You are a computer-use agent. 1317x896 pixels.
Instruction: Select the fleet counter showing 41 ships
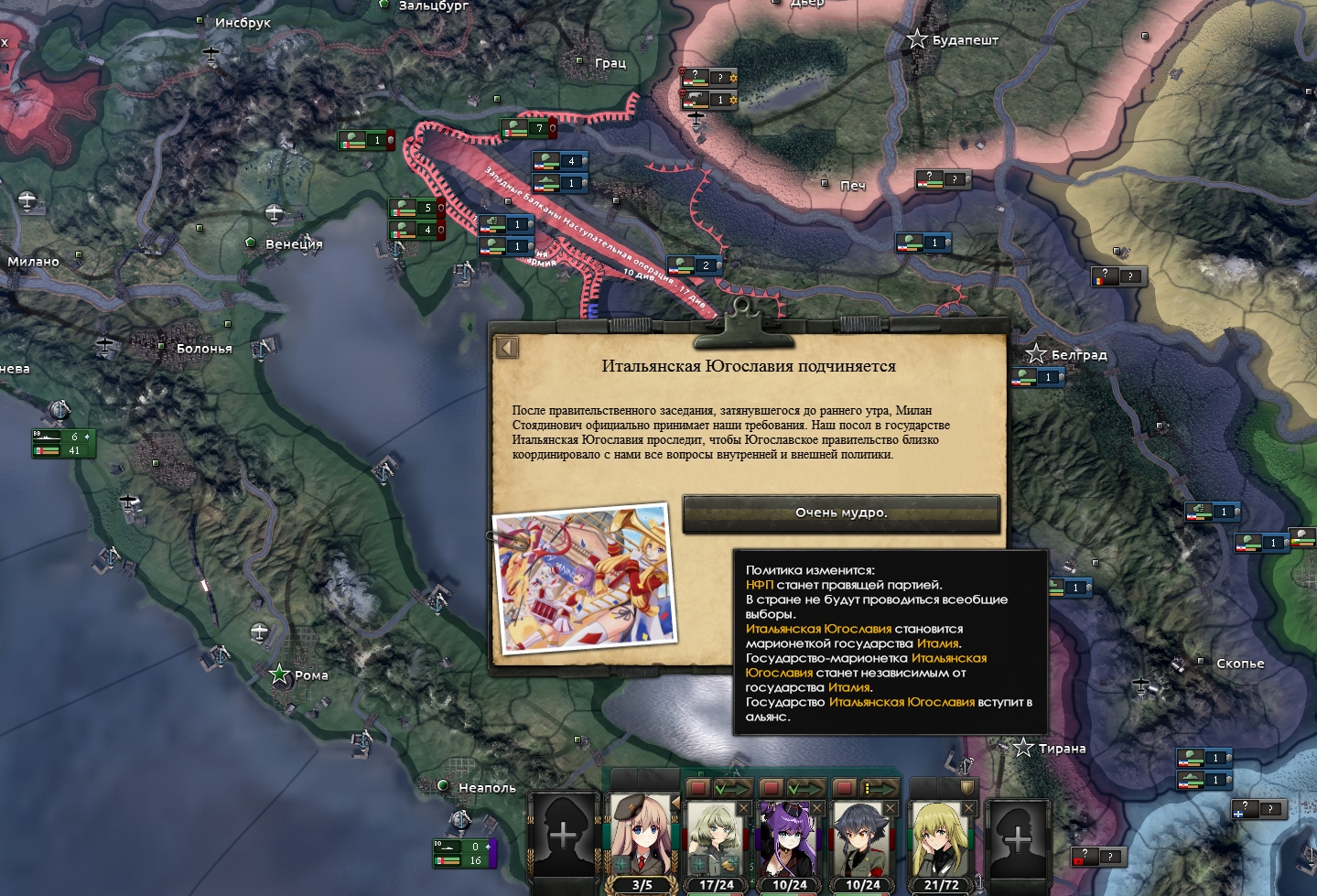(64, 450)
